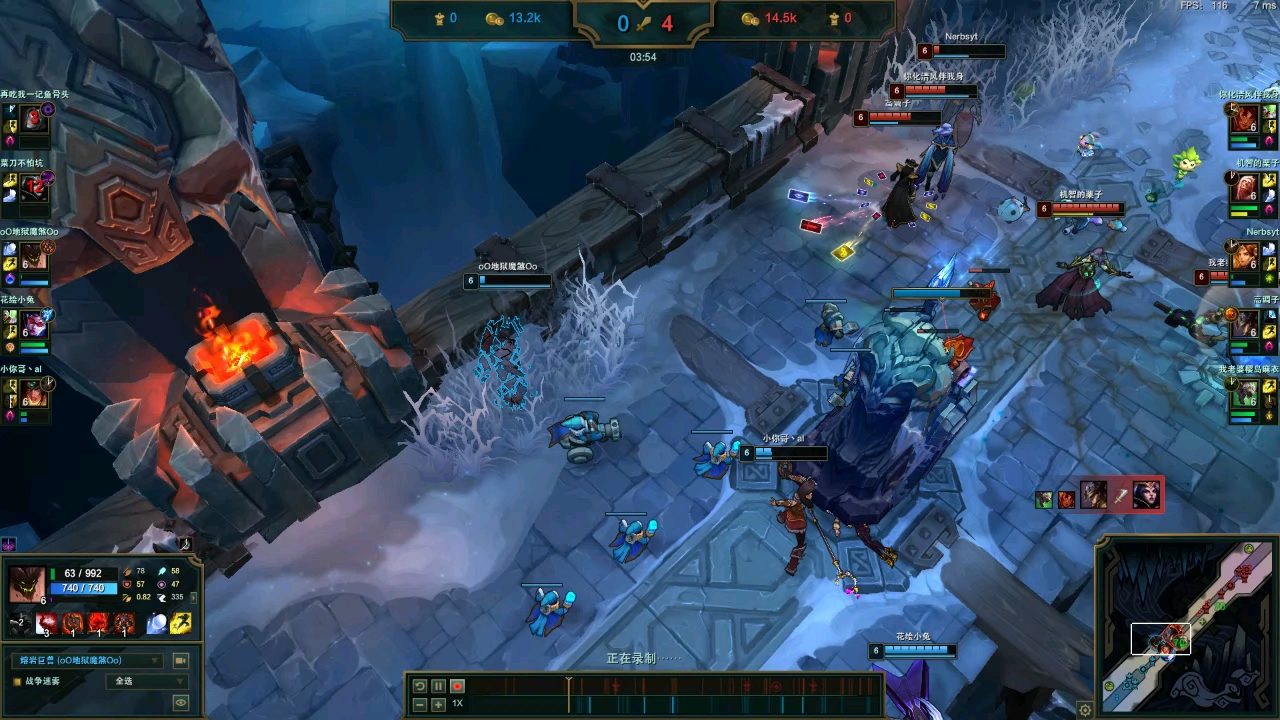Select the top blue-team champion portrait
This screenshot has width=1280, height=720.
point(35,119)
